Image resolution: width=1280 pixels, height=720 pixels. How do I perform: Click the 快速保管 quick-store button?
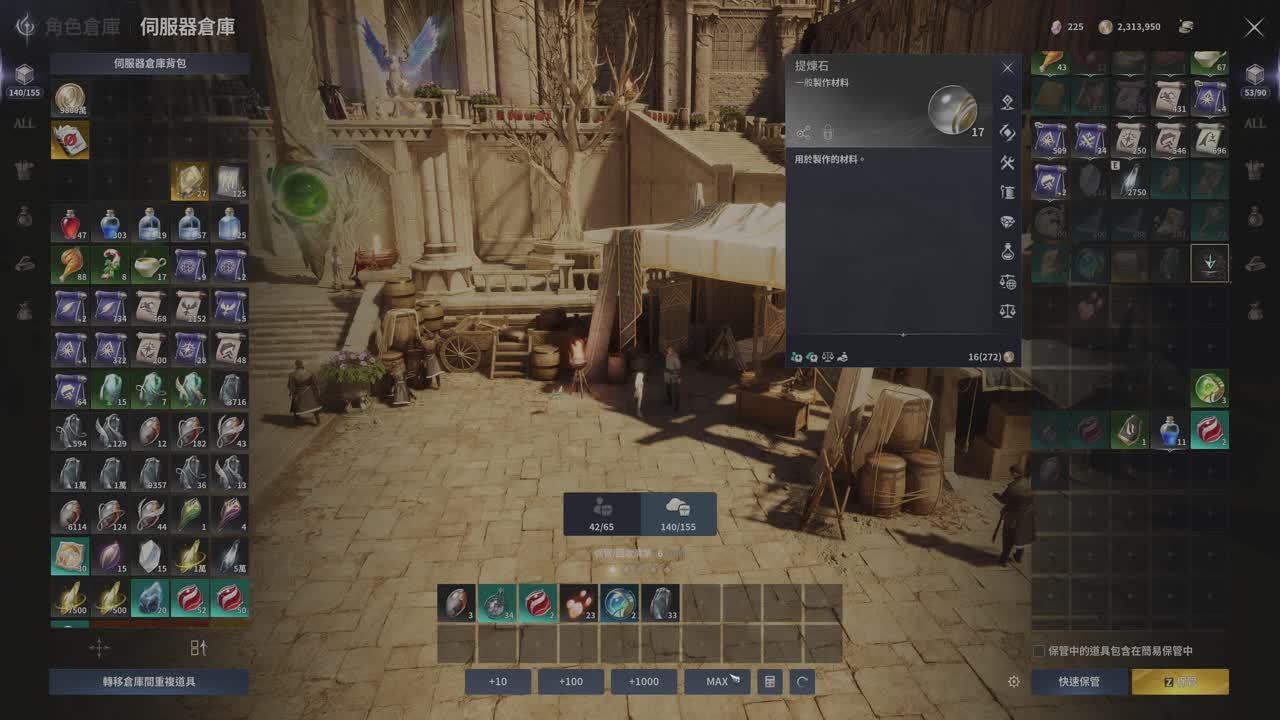[x=1079, y=682]
